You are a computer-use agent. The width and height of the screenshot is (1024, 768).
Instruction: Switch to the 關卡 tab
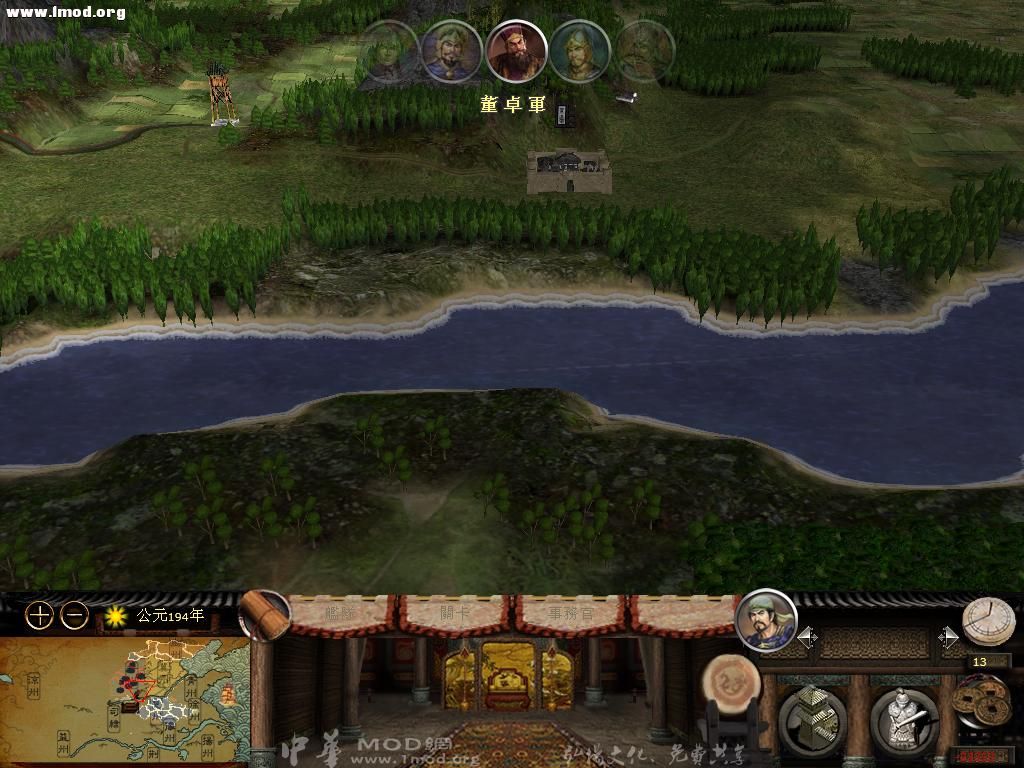456,613
